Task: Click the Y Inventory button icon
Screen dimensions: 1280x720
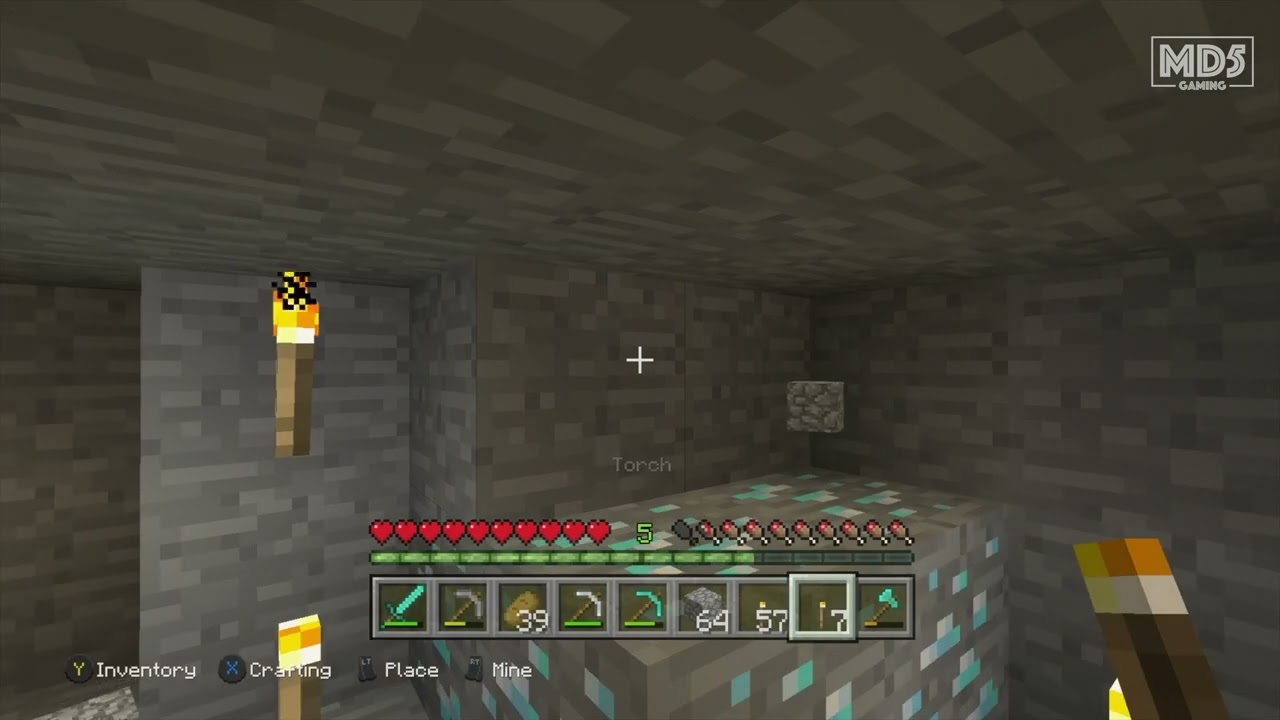Action: click(78, 670)
